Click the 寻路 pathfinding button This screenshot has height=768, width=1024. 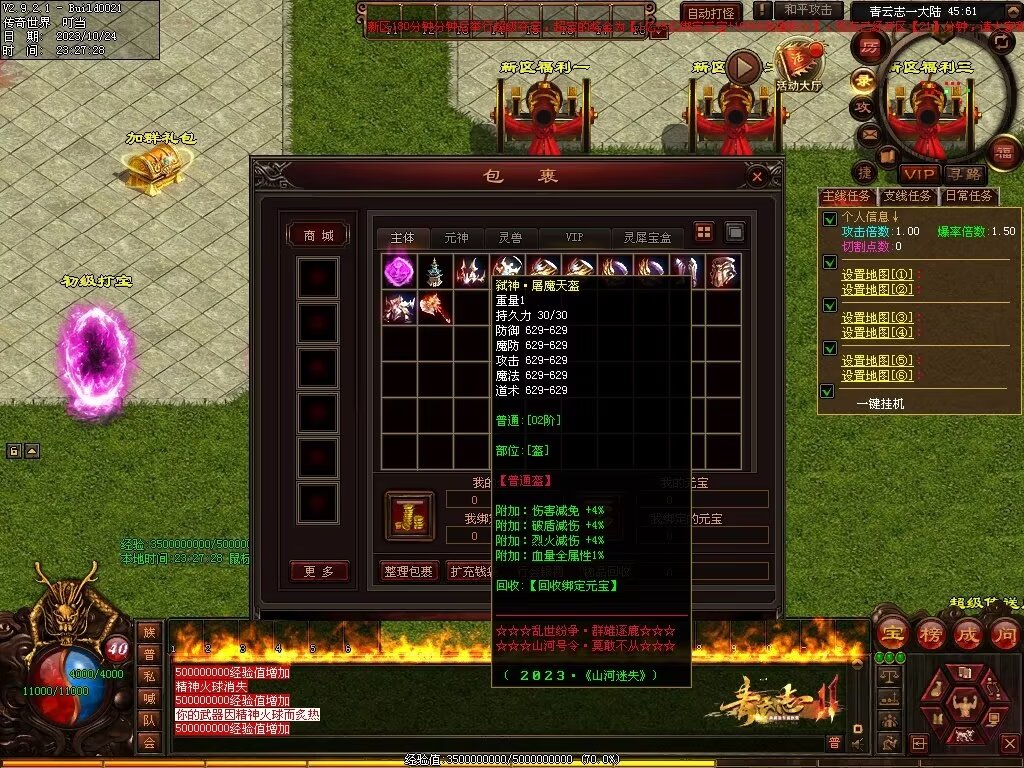pyautogui.click(x=965, y=174)
